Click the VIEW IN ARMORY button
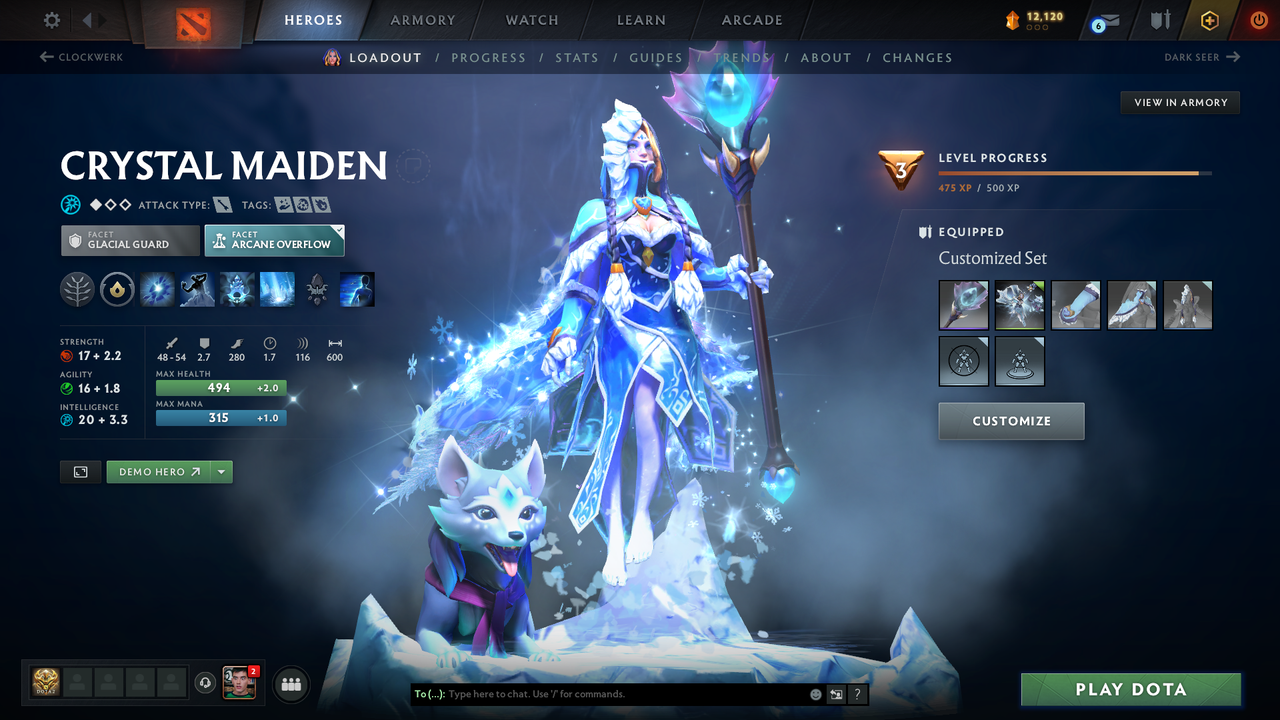Image resolution: width=1280 pixels, height=720 pixels. [1179, 102]
